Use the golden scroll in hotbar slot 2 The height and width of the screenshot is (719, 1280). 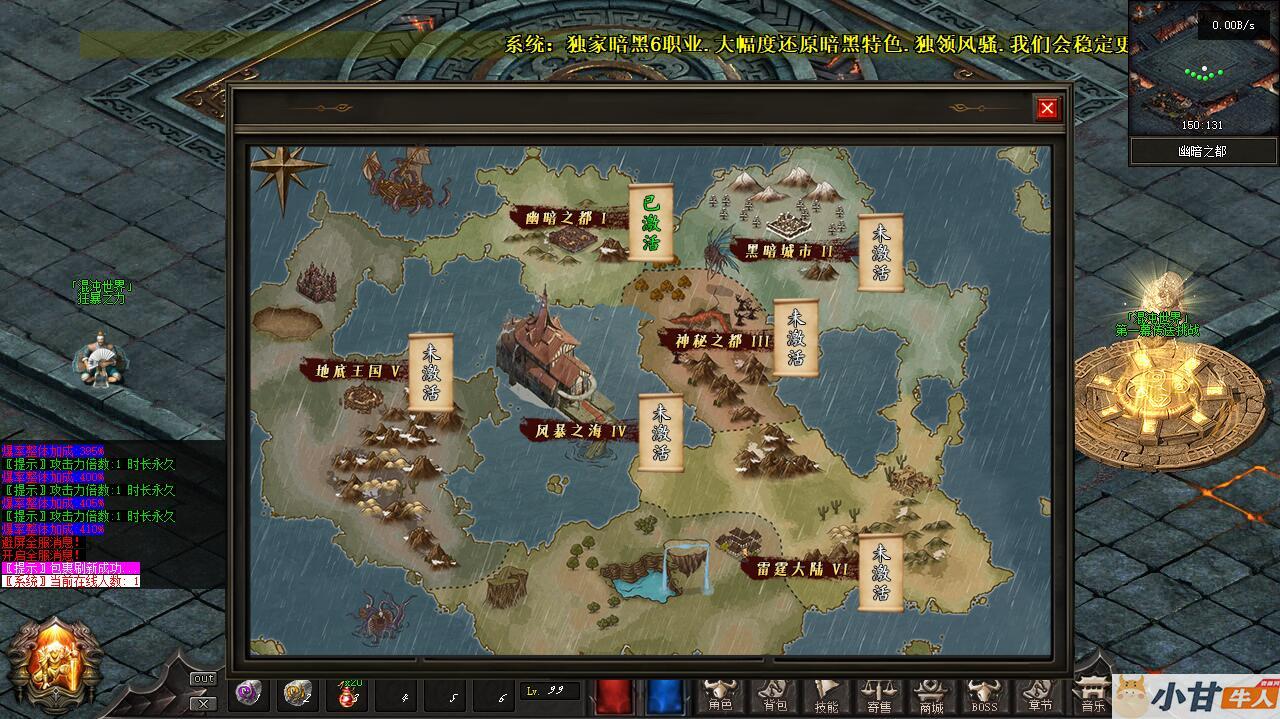pos(297,693)
